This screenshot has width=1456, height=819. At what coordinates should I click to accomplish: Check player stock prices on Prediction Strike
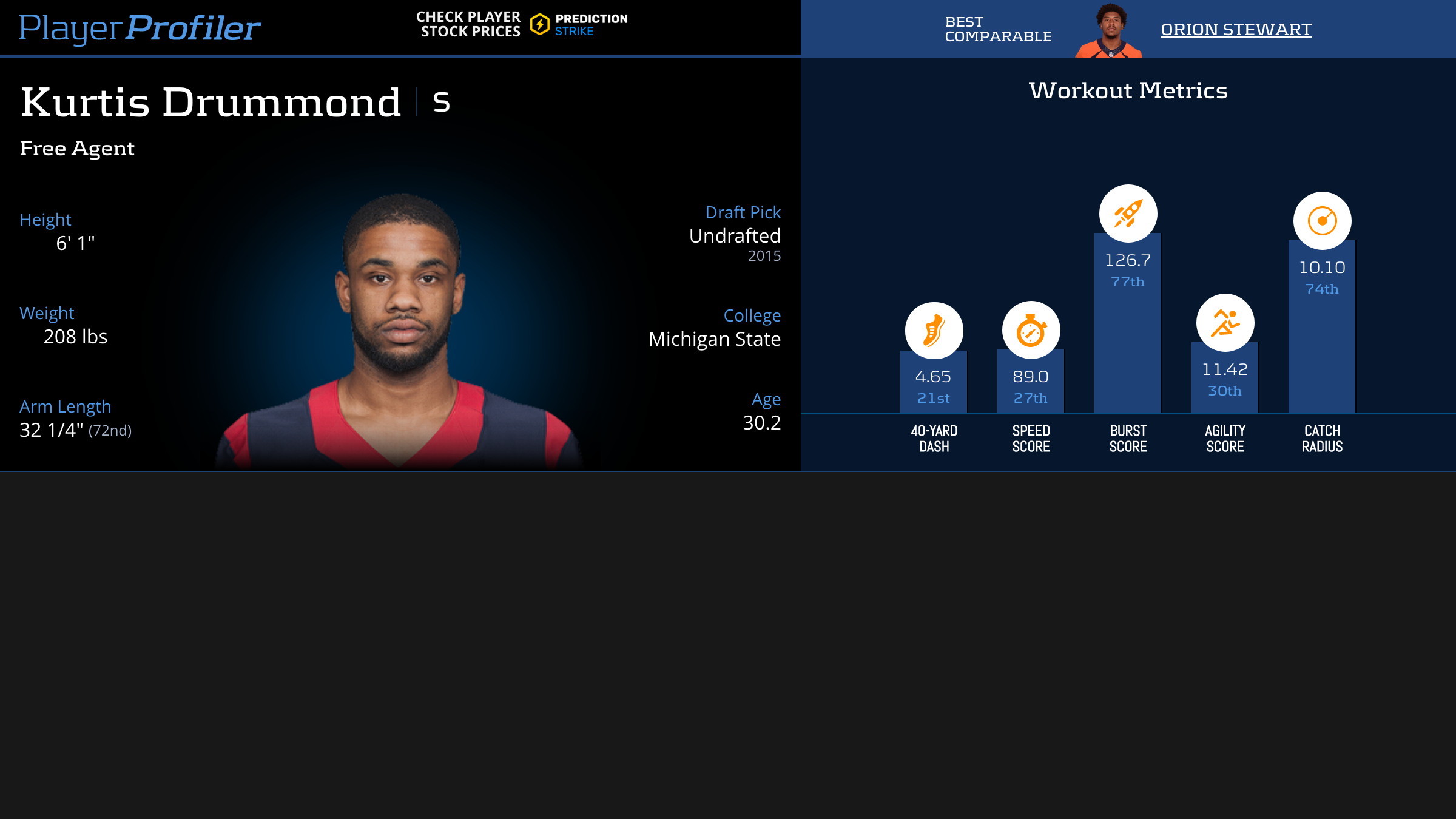click(x=522, y=25)
